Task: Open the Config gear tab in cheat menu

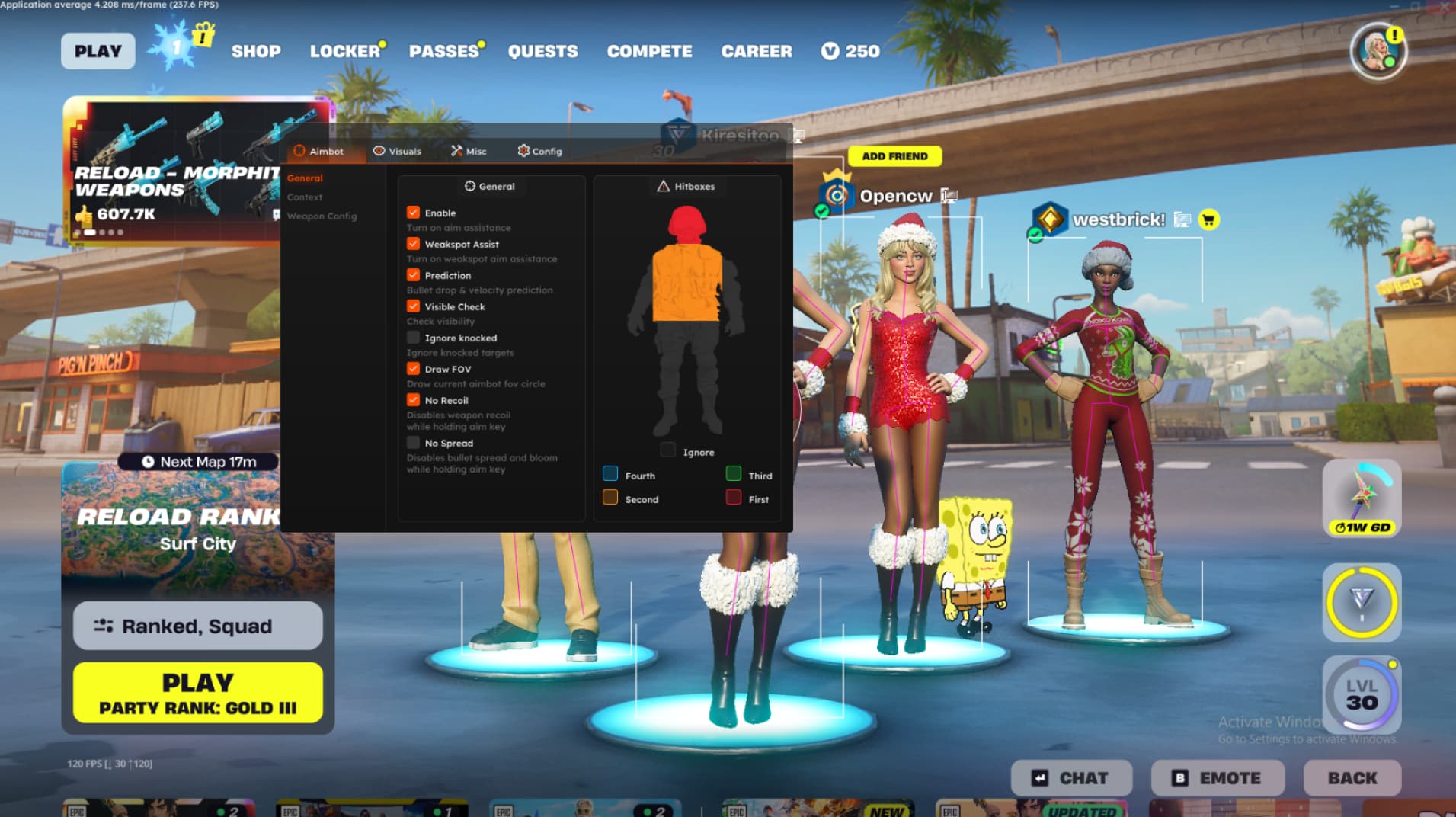Action: (x=540, y=151)
